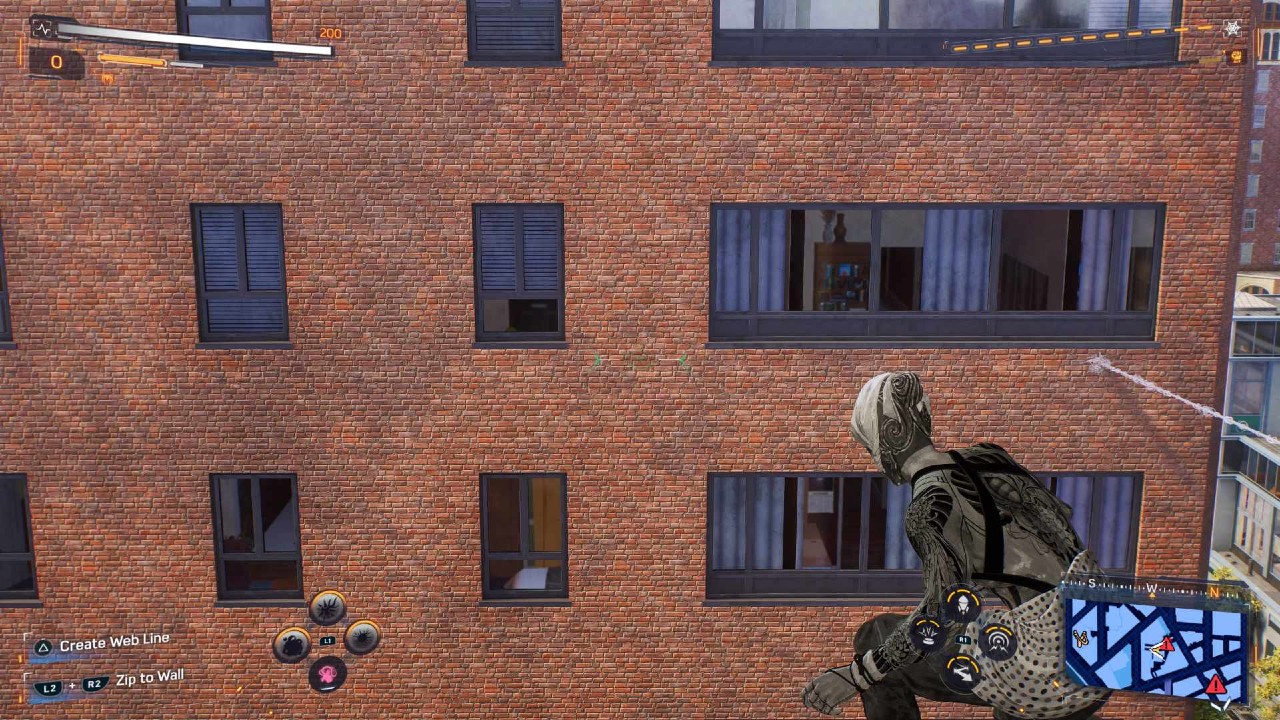
Task: Toggle the triangle prompt beside Create Web Line
Action: click(x=42, y=648)
